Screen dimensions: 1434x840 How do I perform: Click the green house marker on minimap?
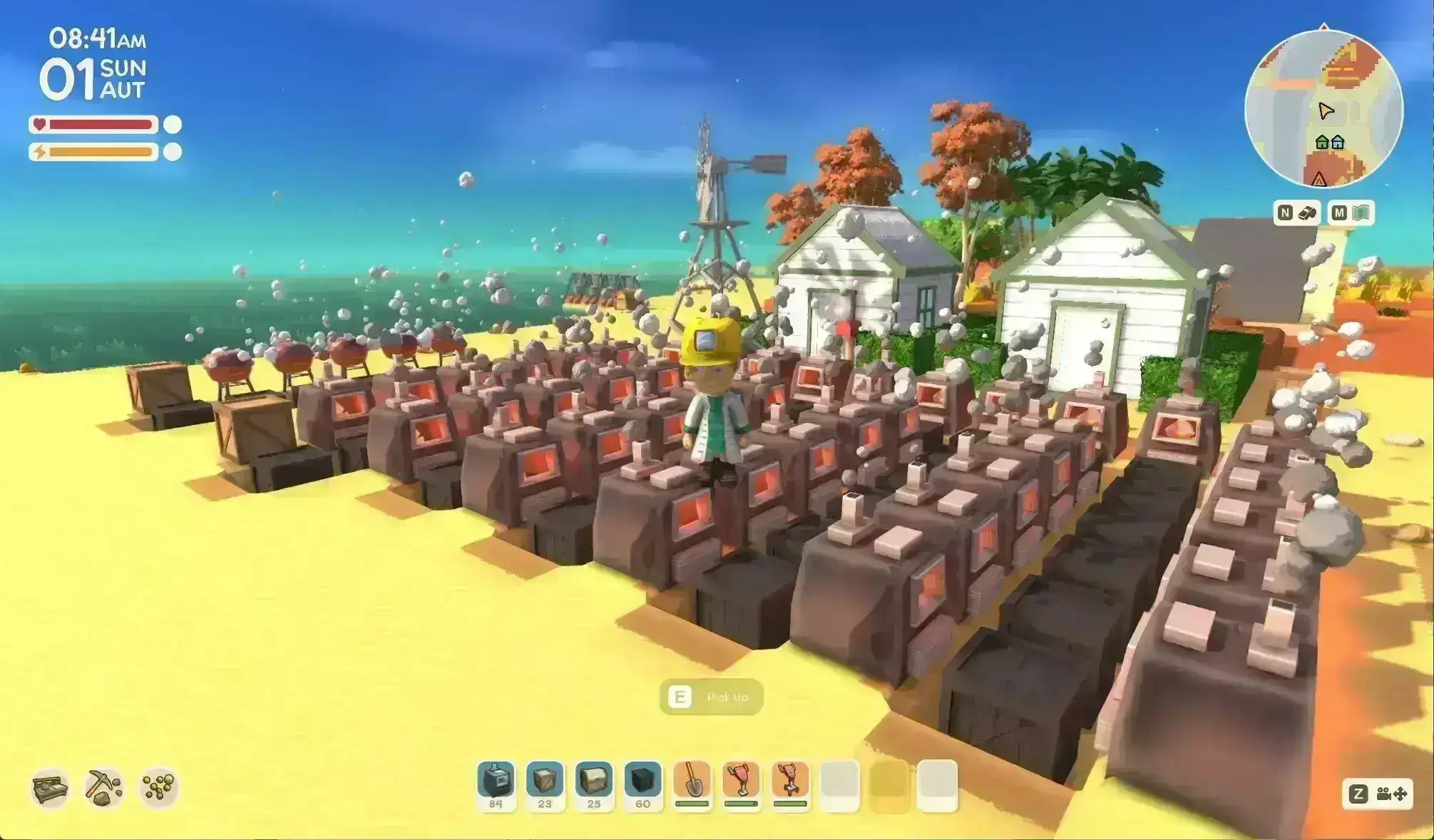tap(1321, 143)
